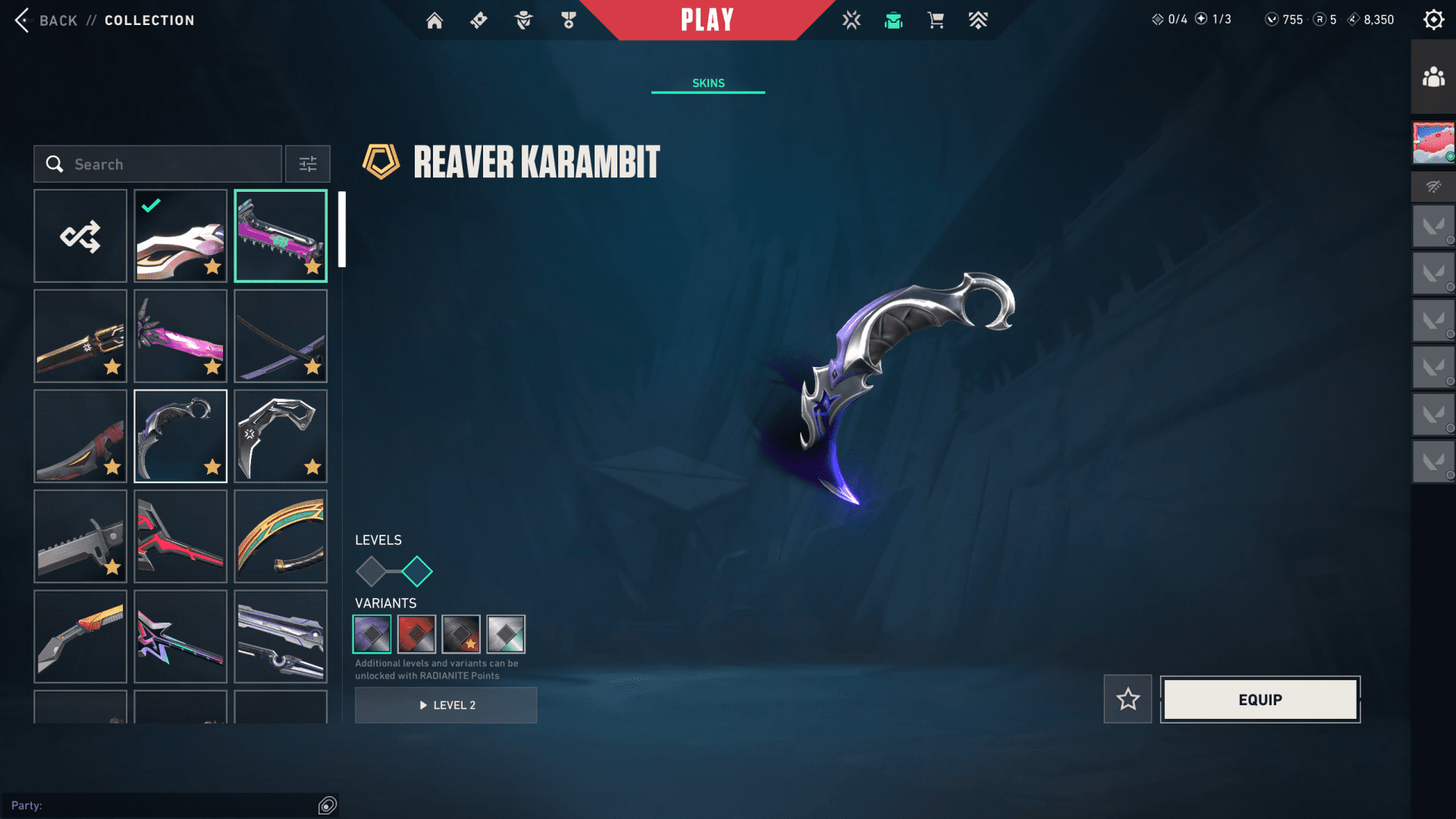The height and width of the screenshot is (819, 1456).
Task: Open the social friends panel
Action: (x=1433, y=77)
